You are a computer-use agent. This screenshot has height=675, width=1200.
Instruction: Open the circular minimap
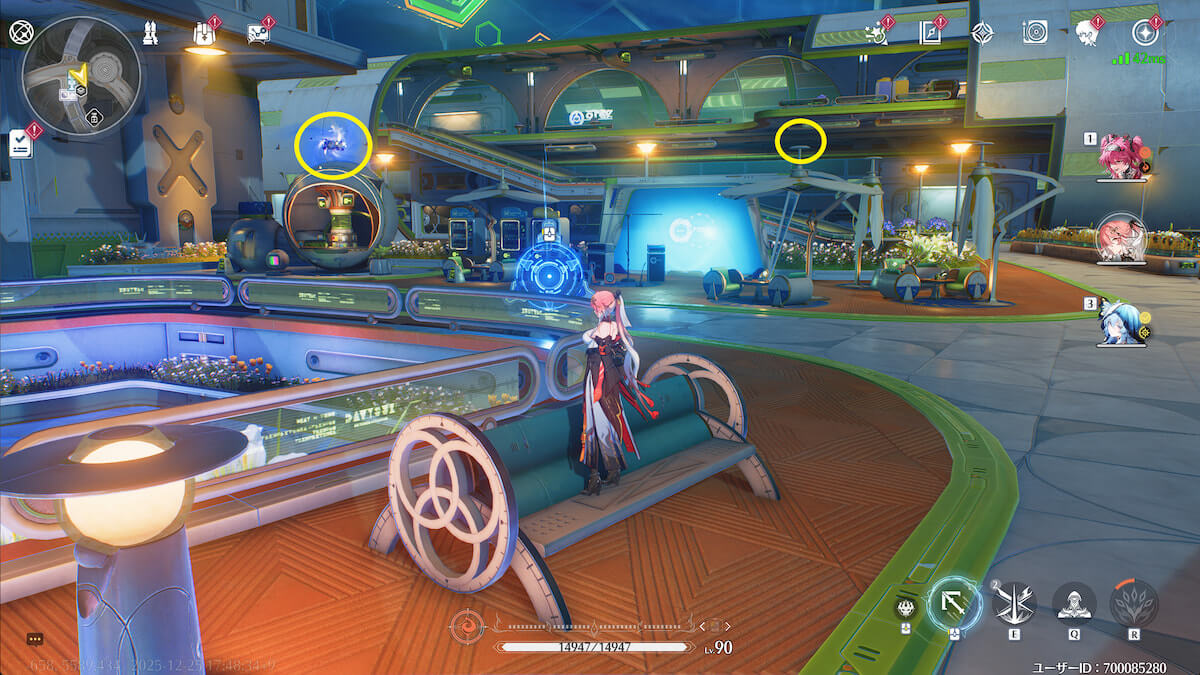point(80,75)
